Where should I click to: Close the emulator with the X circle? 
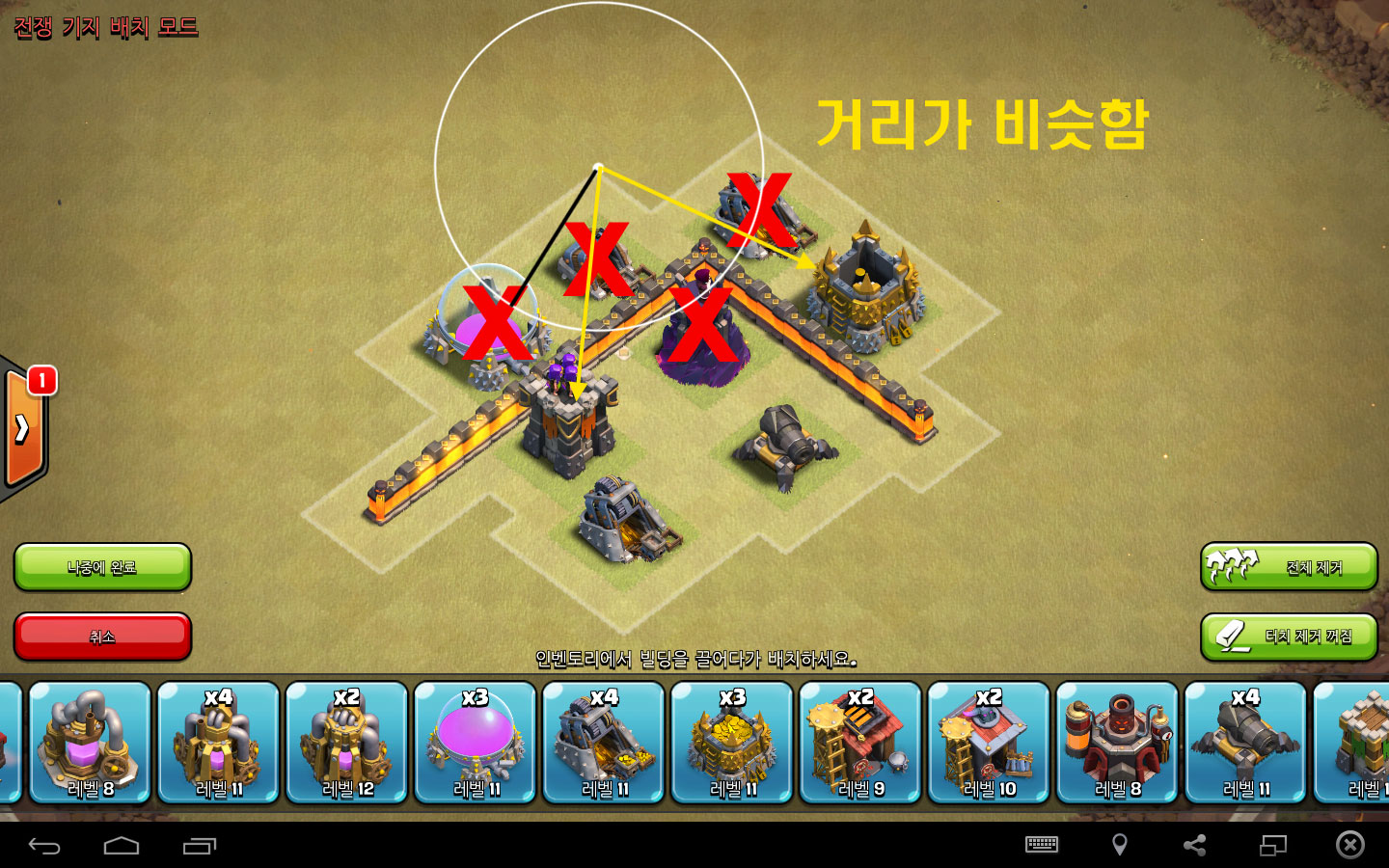1349,845
